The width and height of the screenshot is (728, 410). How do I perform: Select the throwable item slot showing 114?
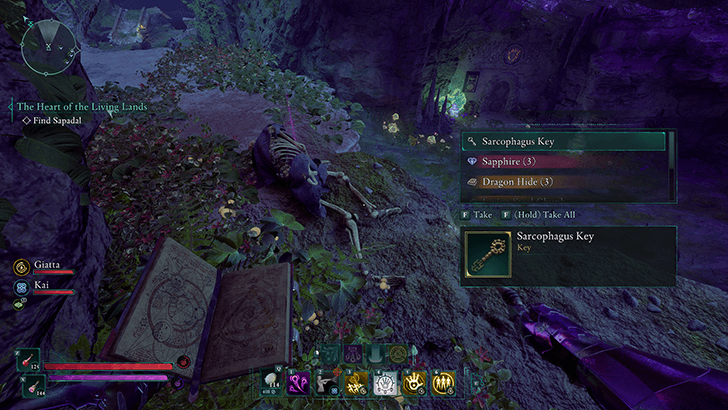(272, 381)
